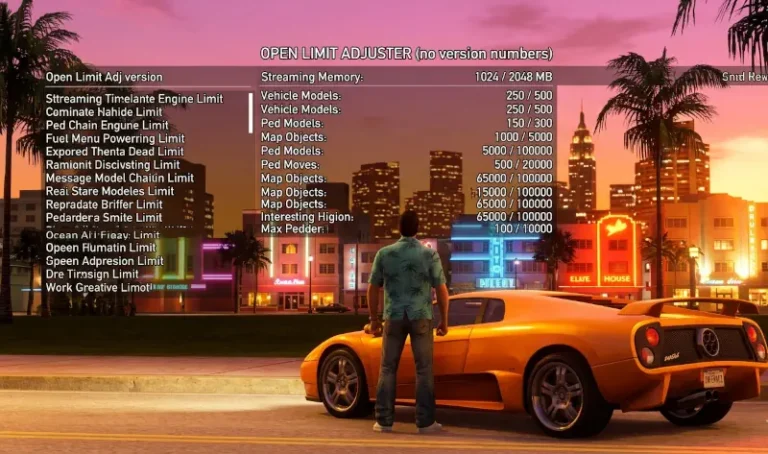Screen dimensions: 768x454
Task: Pick the Repradate Briffer Limit entry
Action: [104, 204]
